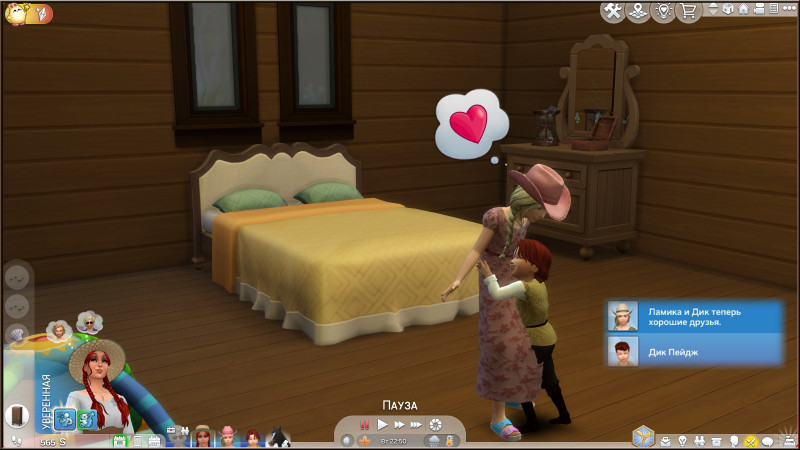Pause the game with the red pause button
The image size is (800, 450).
pos(364,424)
